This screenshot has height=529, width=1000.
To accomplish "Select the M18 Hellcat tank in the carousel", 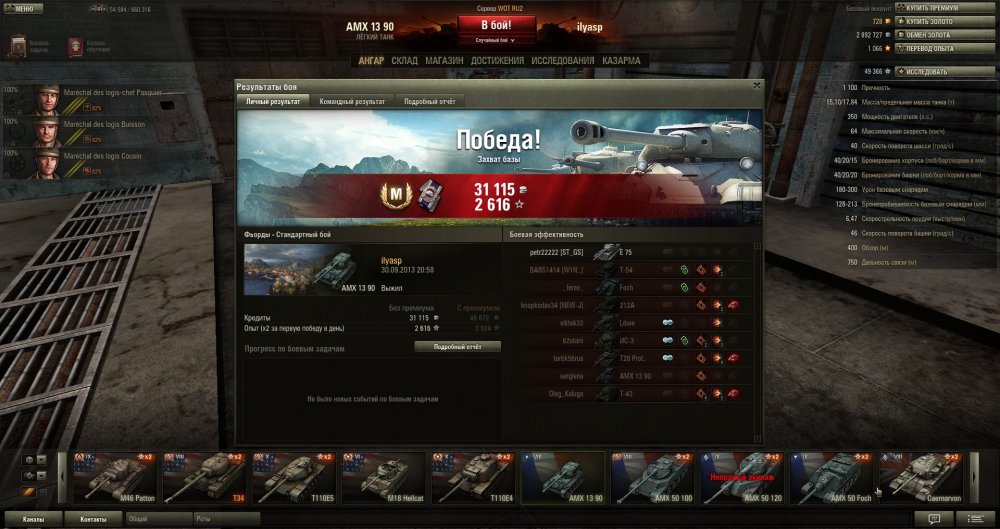I will click(381, 477).
